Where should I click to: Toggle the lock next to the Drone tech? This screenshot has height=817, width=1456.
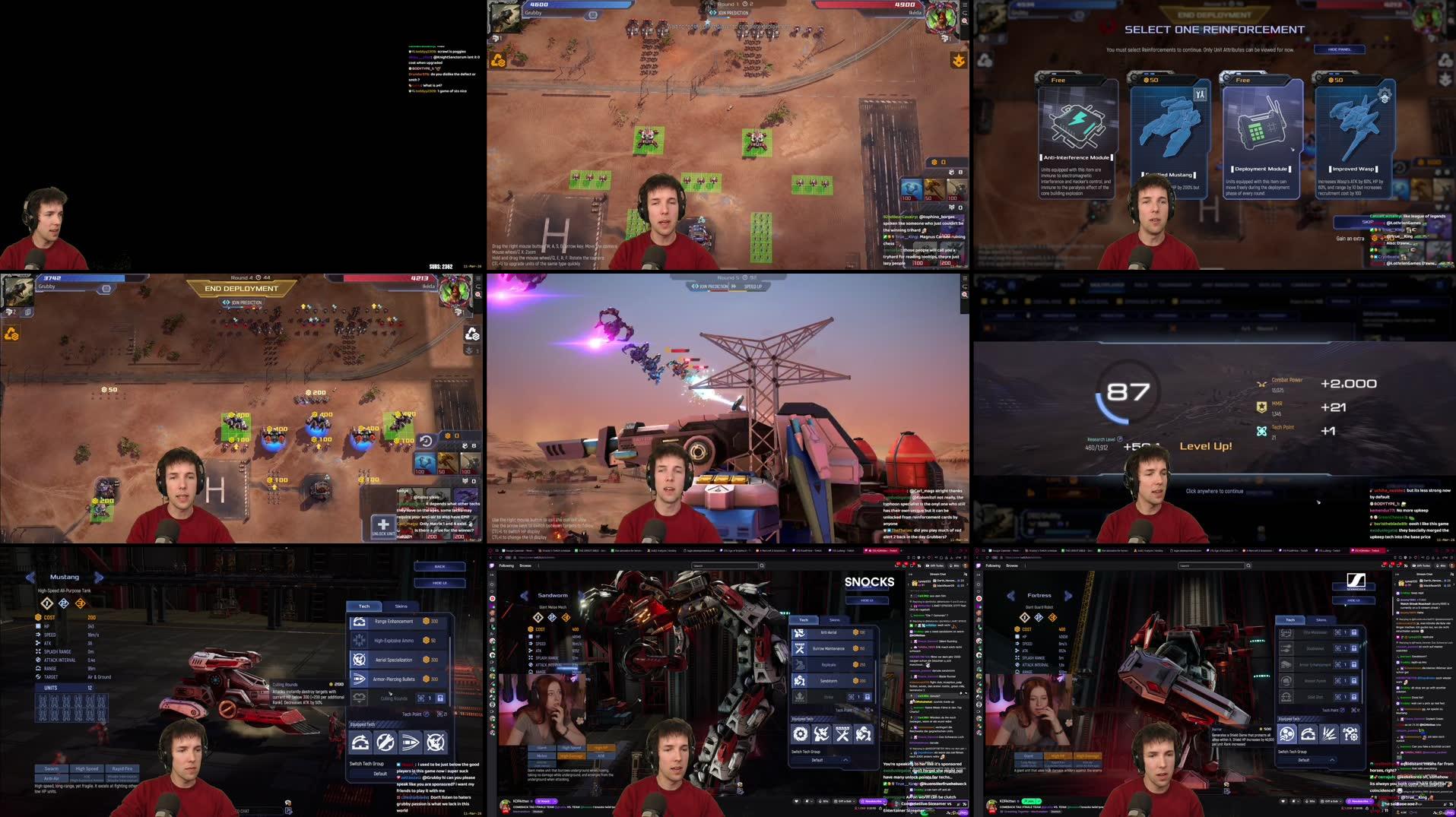click(868, 697)
